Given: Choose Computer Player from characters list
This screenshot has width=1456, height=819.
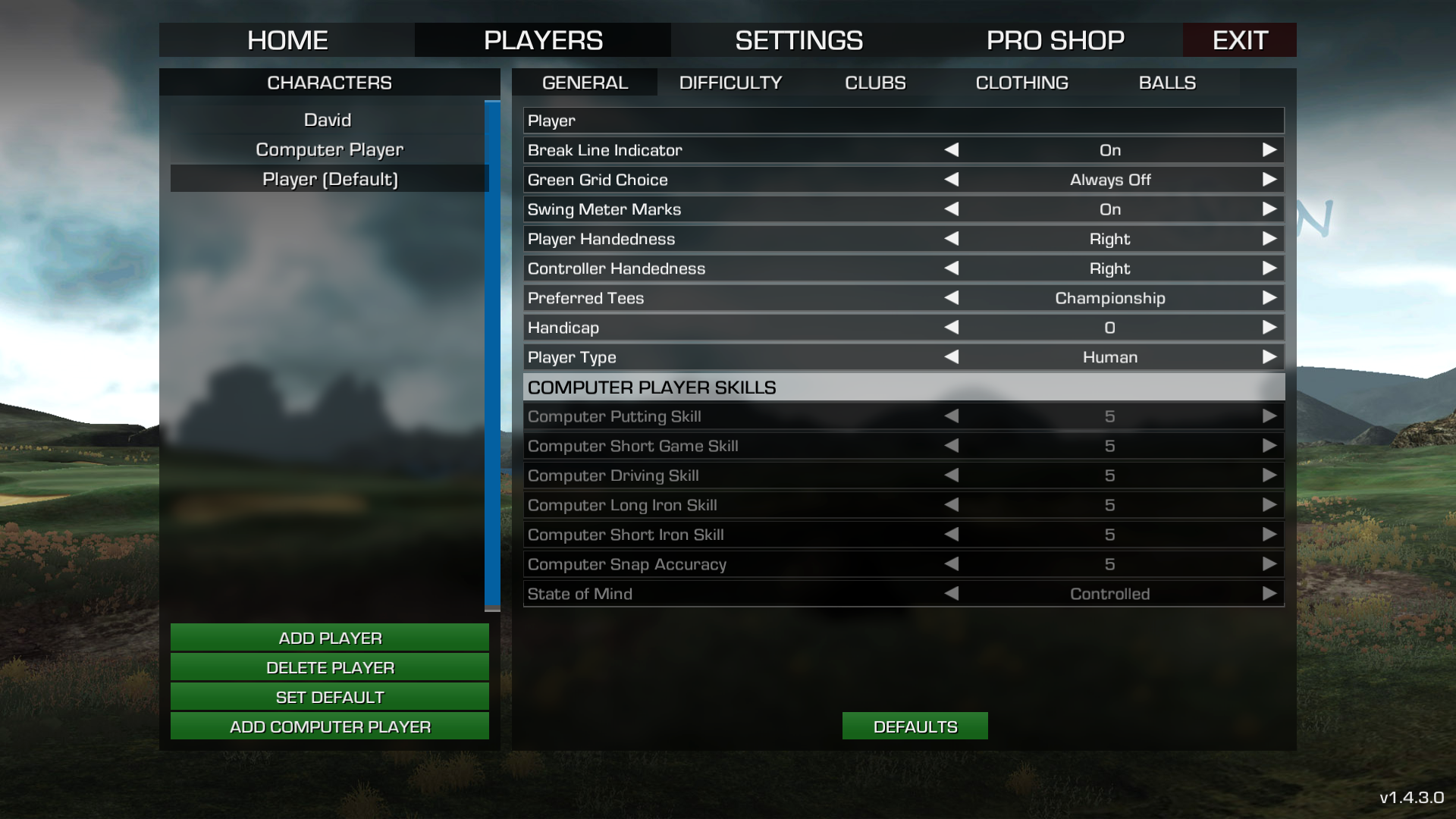Looking at the screenshot, I should pos(329,149).
